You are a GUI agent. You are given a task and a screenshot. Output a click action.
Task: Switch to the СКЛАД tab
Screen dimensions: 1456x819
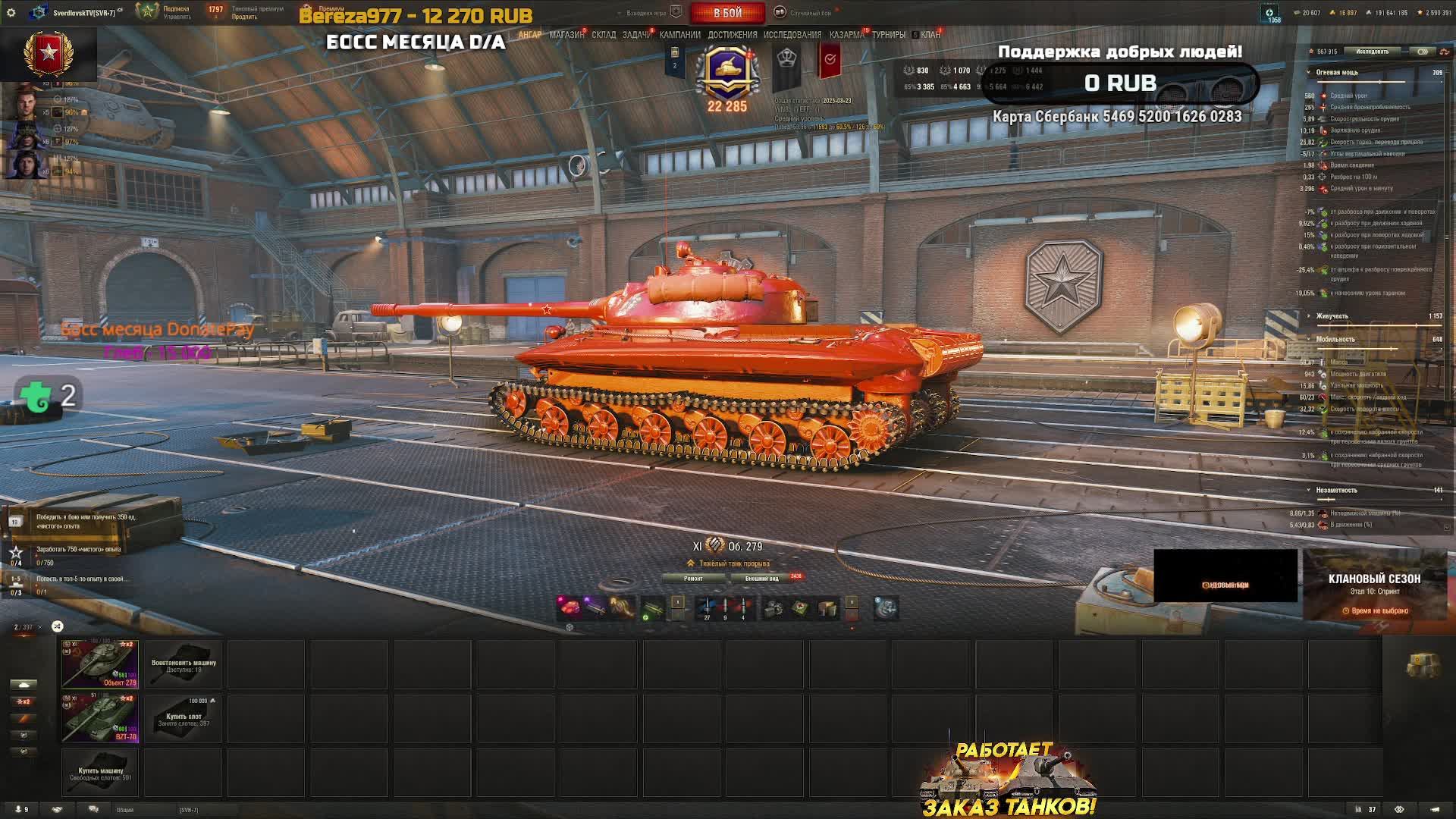click(604, 35)
